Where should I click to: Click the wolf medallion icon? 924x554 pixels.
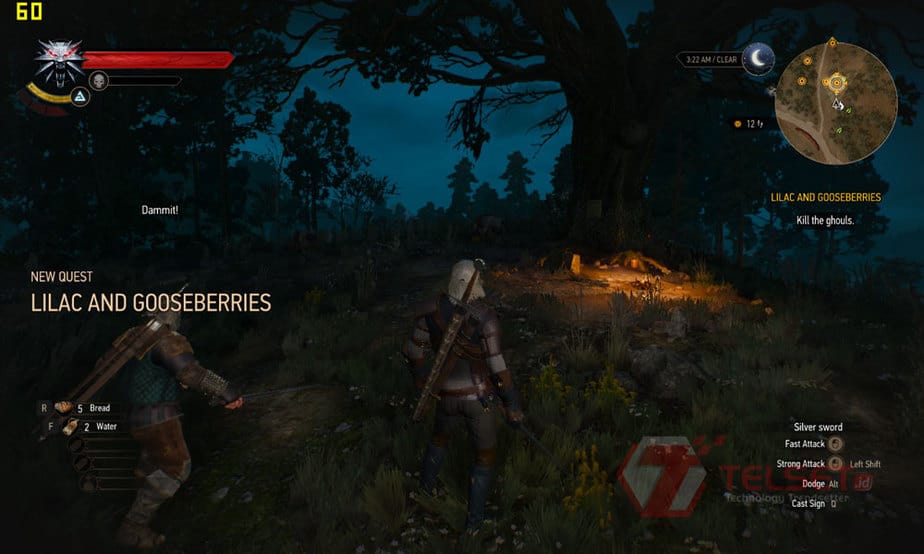point(59,61)
